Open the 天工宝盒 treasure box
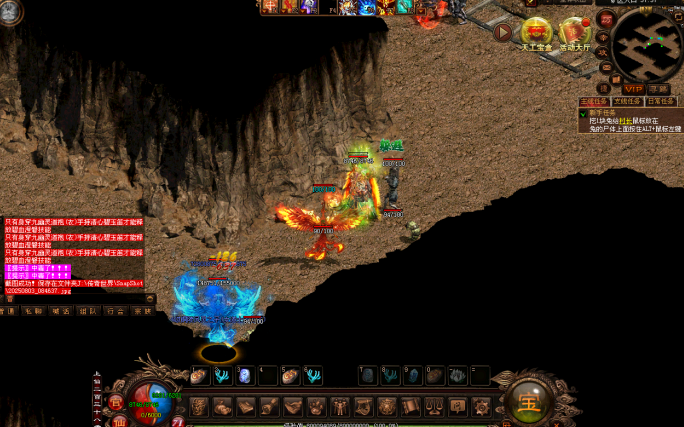This screenshot has width=684, height=427. click(537, 33)
